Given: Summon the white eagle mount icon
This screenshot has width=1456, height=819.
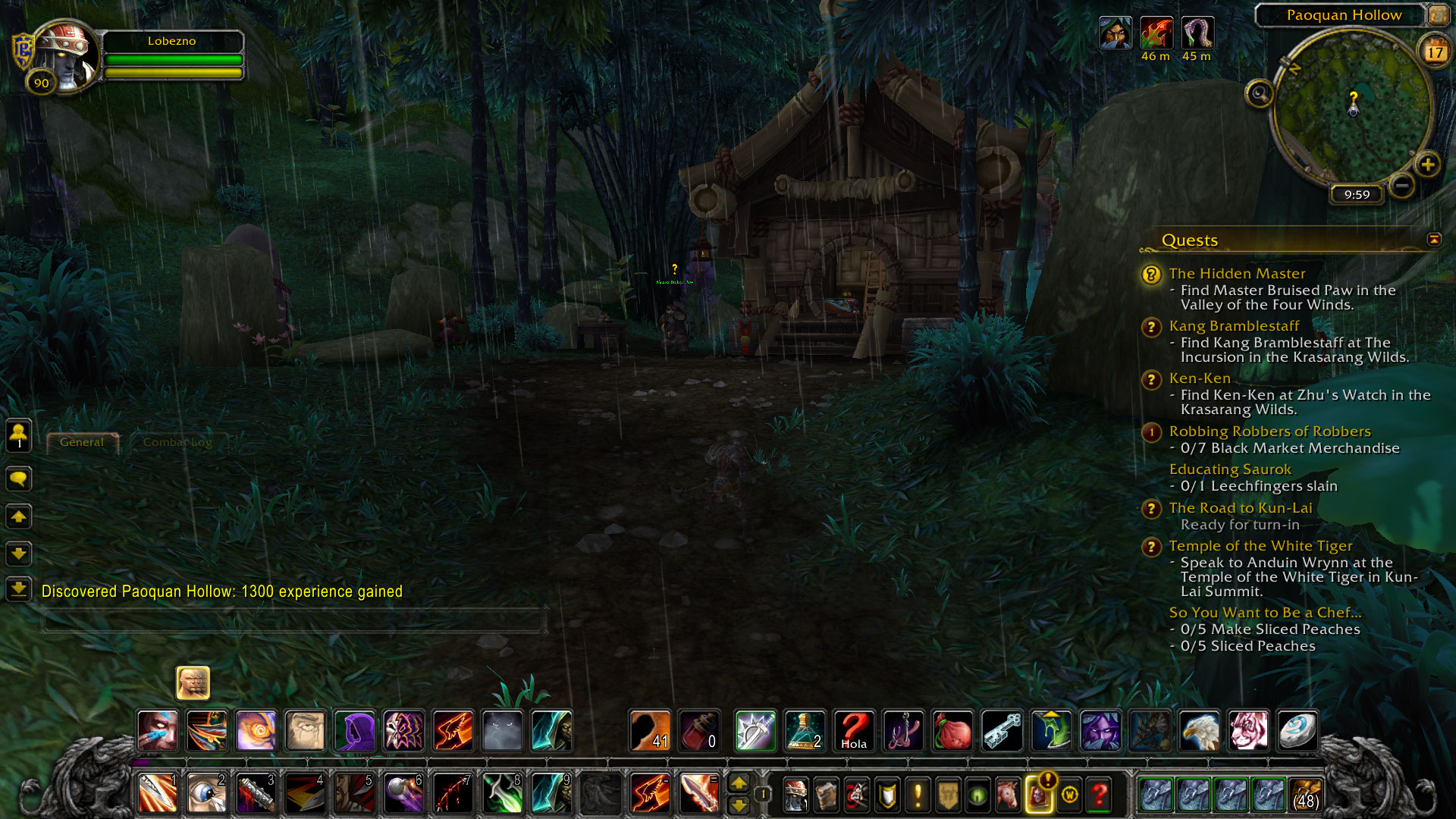Looking at the screenshot, I should pyautogui.click(x=1199, y=731).
